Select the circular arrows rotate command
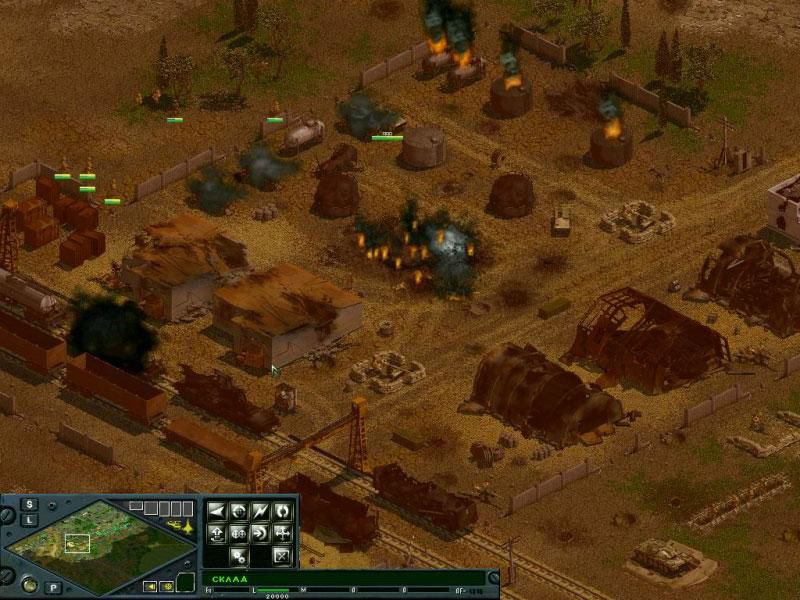The width and height of the screenshot is (800, 600). point(283,510)
